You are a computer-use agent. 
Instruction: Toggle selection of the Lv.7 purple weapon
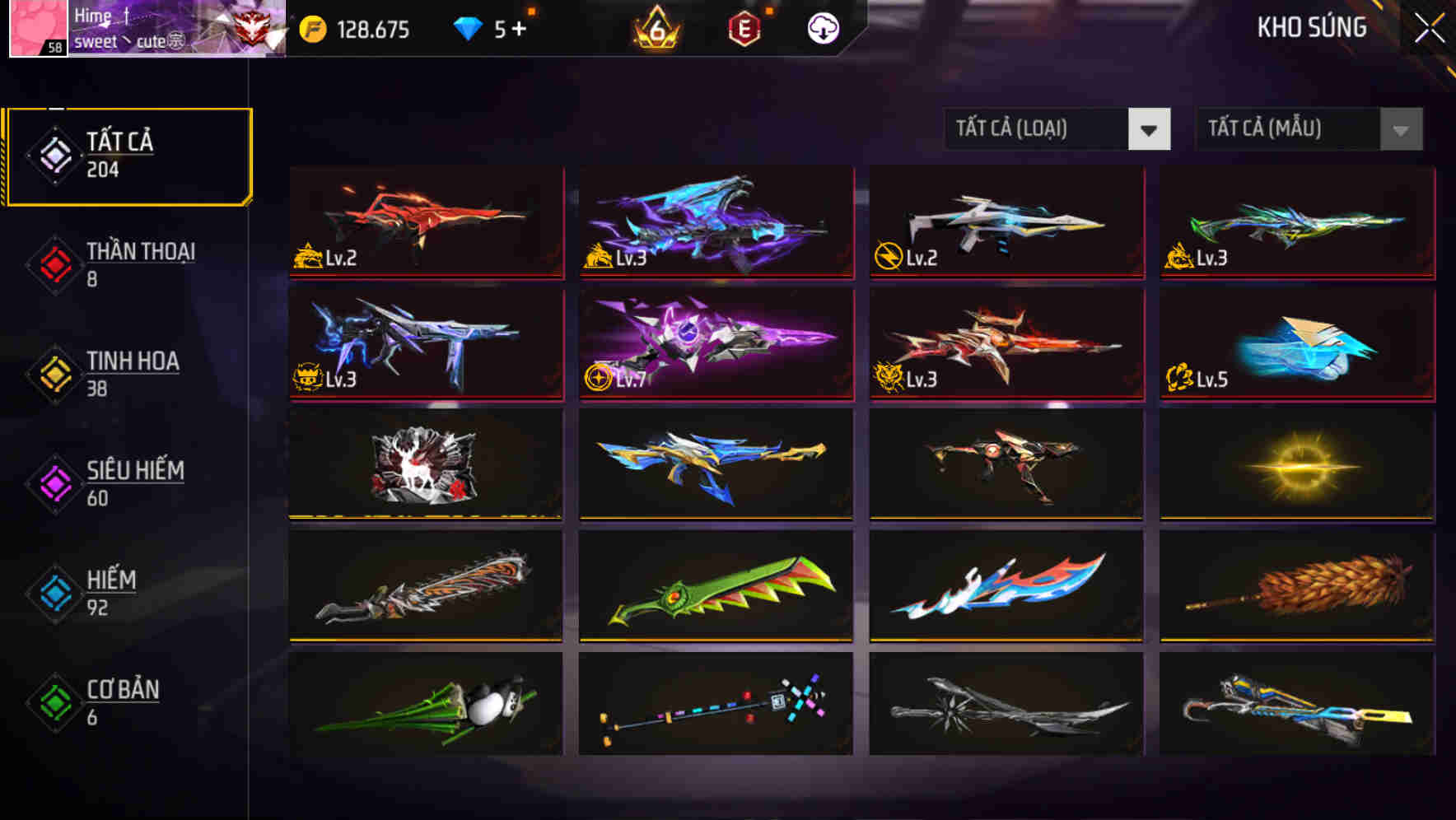click(715, 343)
